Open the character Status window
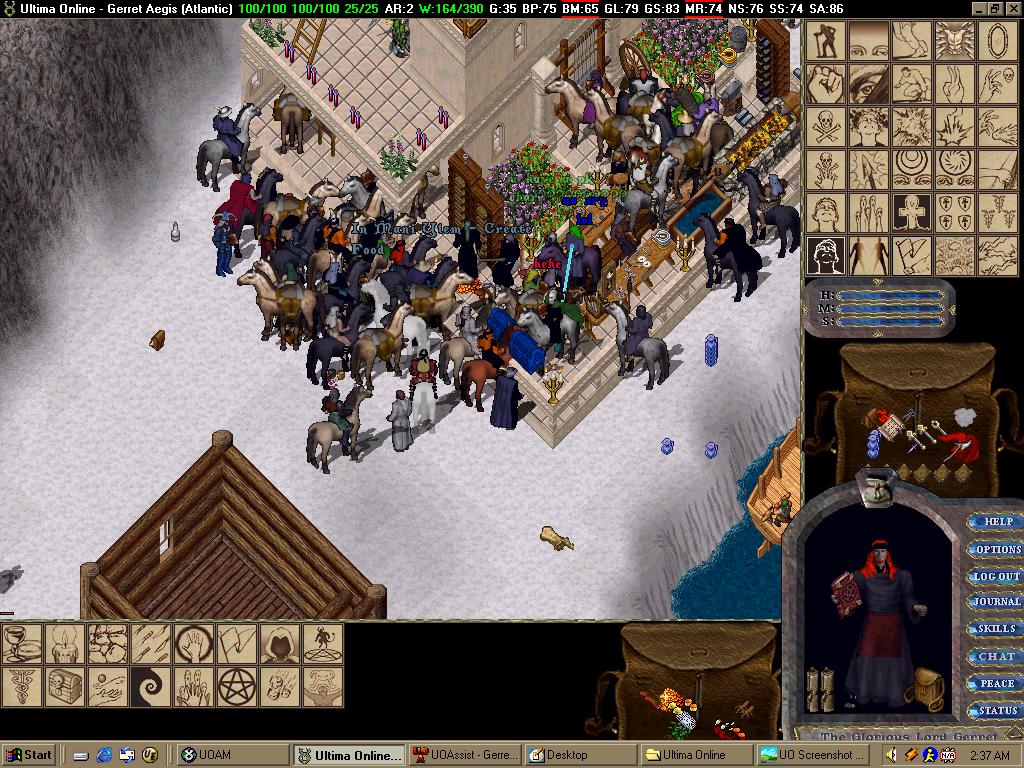 [x=996, y=710]
